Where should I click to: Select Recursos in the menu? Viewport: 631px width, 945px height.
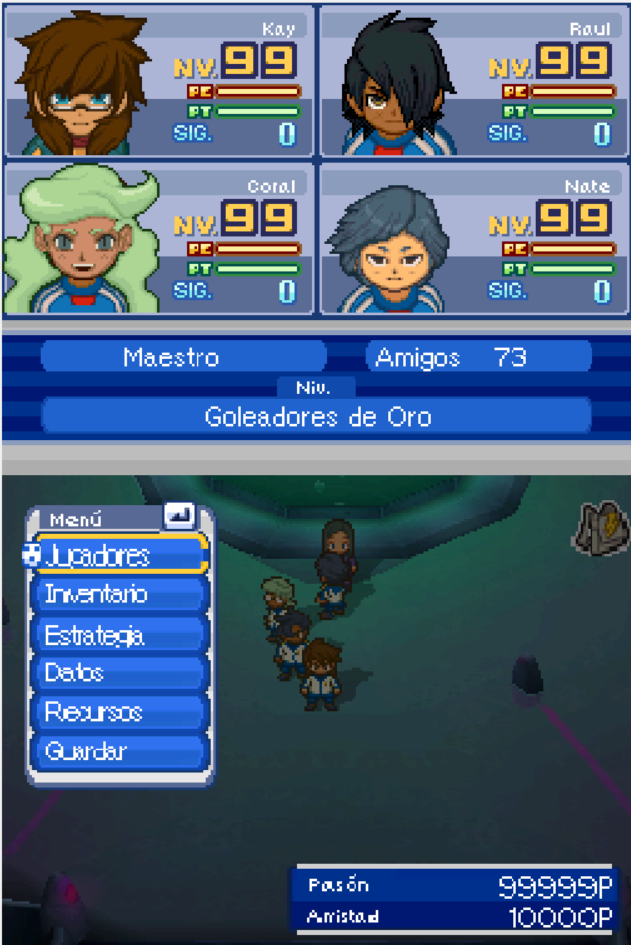tap(120, 712)
